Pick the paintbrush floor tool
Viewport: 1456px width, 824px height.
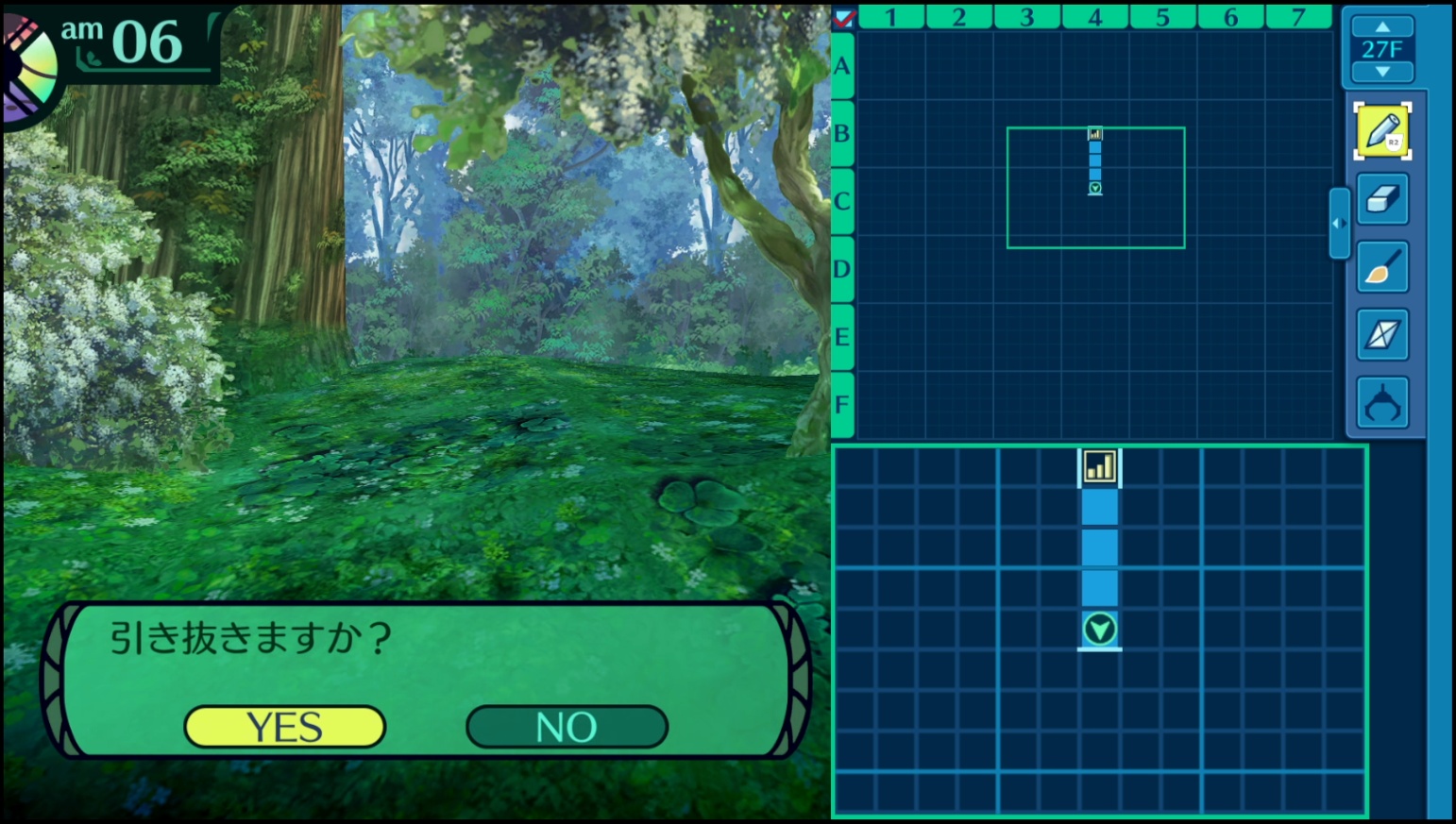click(1382, 267)
